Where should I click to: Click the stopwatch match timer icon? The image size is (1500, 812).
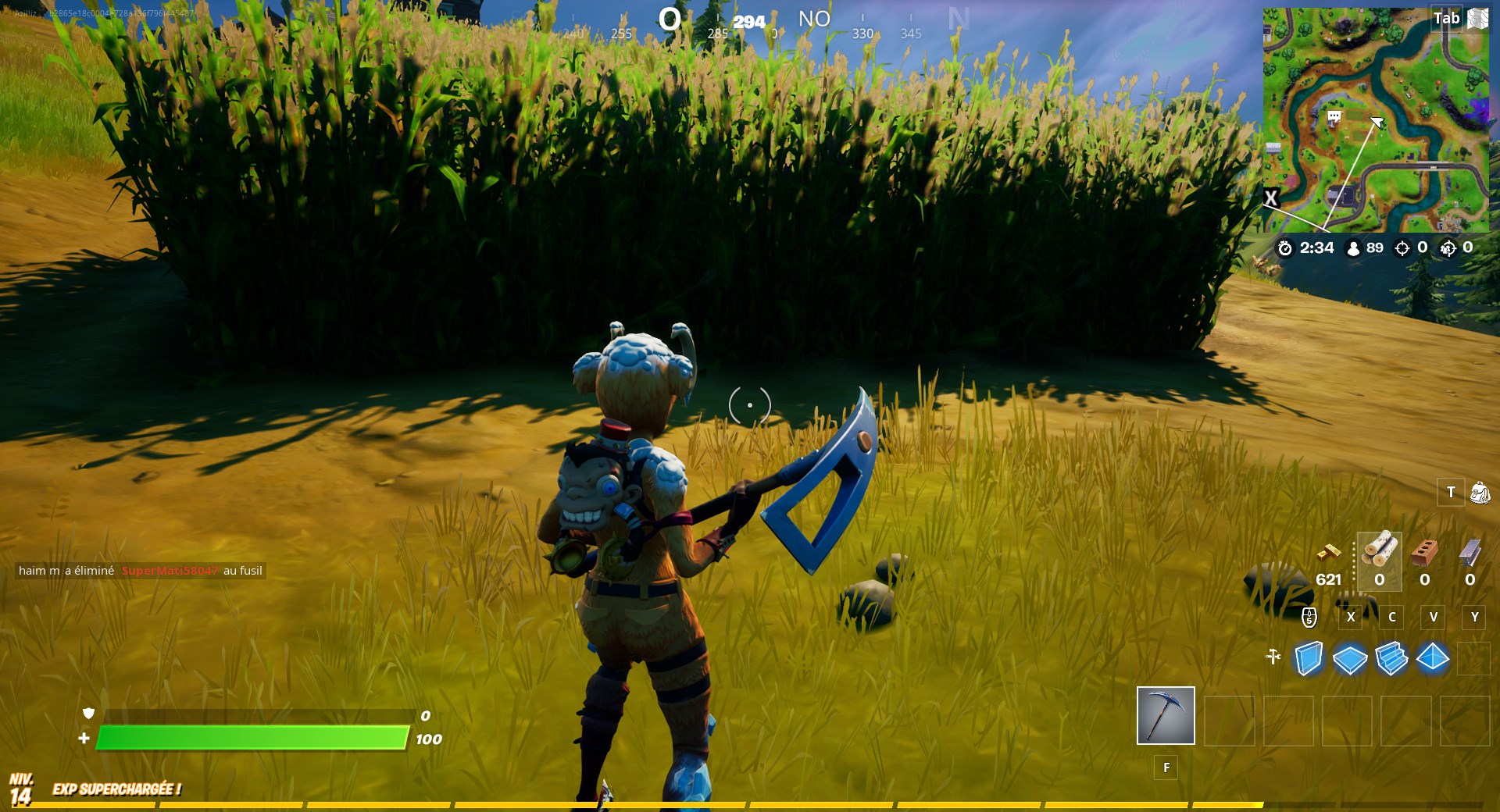click(1284, 248)
